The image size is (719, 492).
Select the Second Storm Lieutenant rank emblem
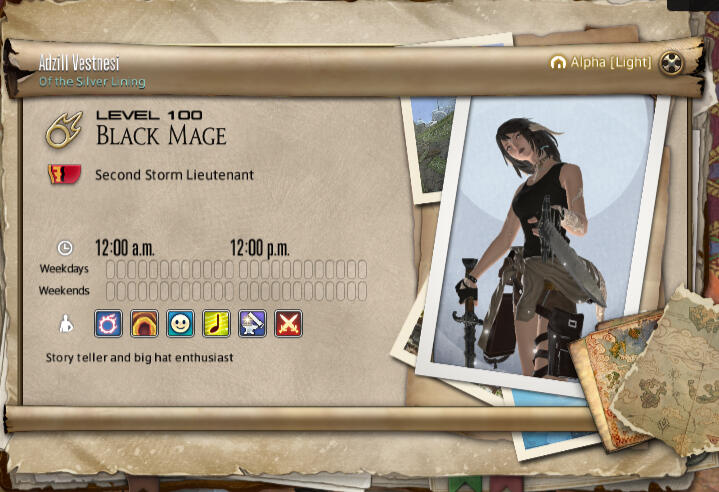tap(65, 175)
